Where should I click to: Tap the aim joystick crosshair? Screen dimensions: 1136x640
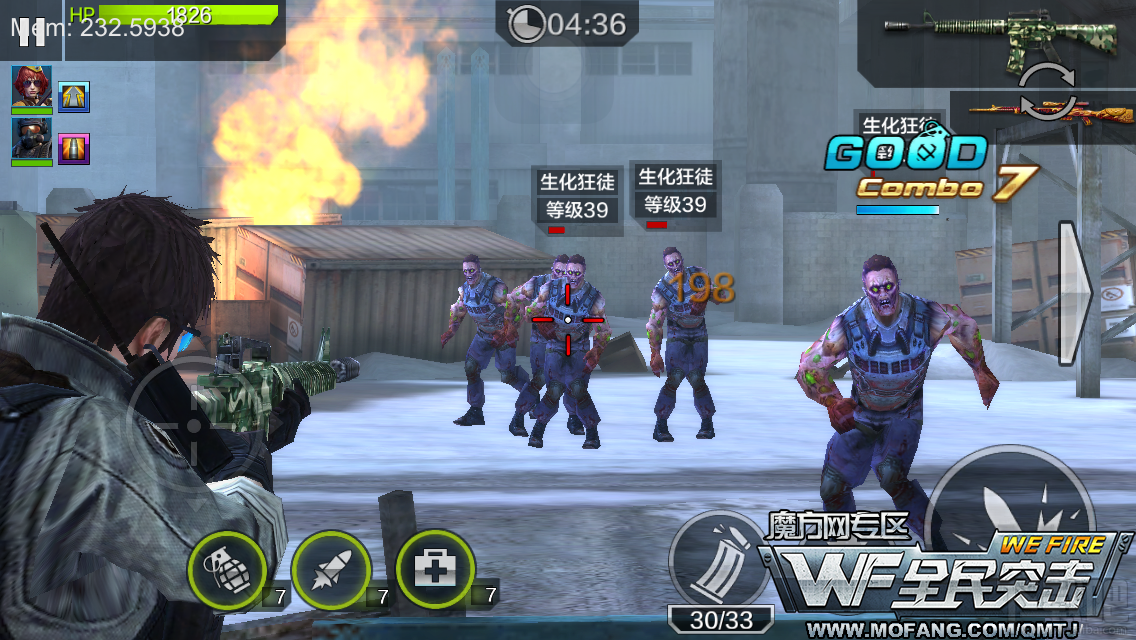point(196,423)
